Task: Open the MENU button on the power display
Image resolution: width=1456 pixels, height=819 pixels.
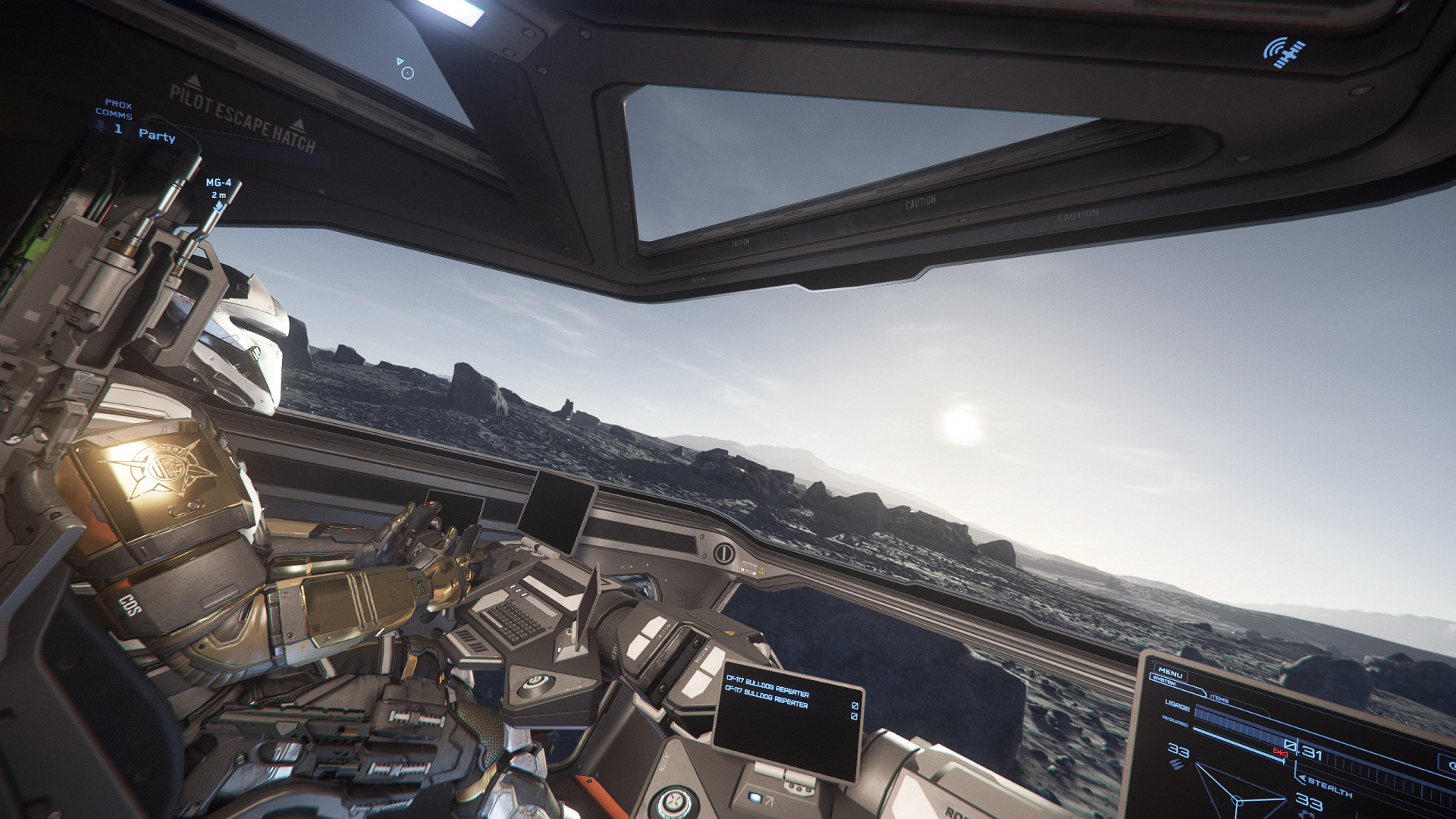Action: [1170, 673]
